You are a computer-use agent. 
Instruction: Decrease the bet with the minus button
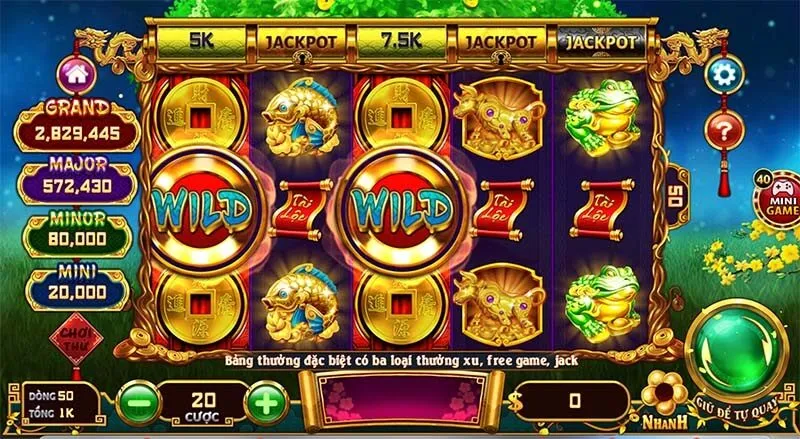click(137, 403)
